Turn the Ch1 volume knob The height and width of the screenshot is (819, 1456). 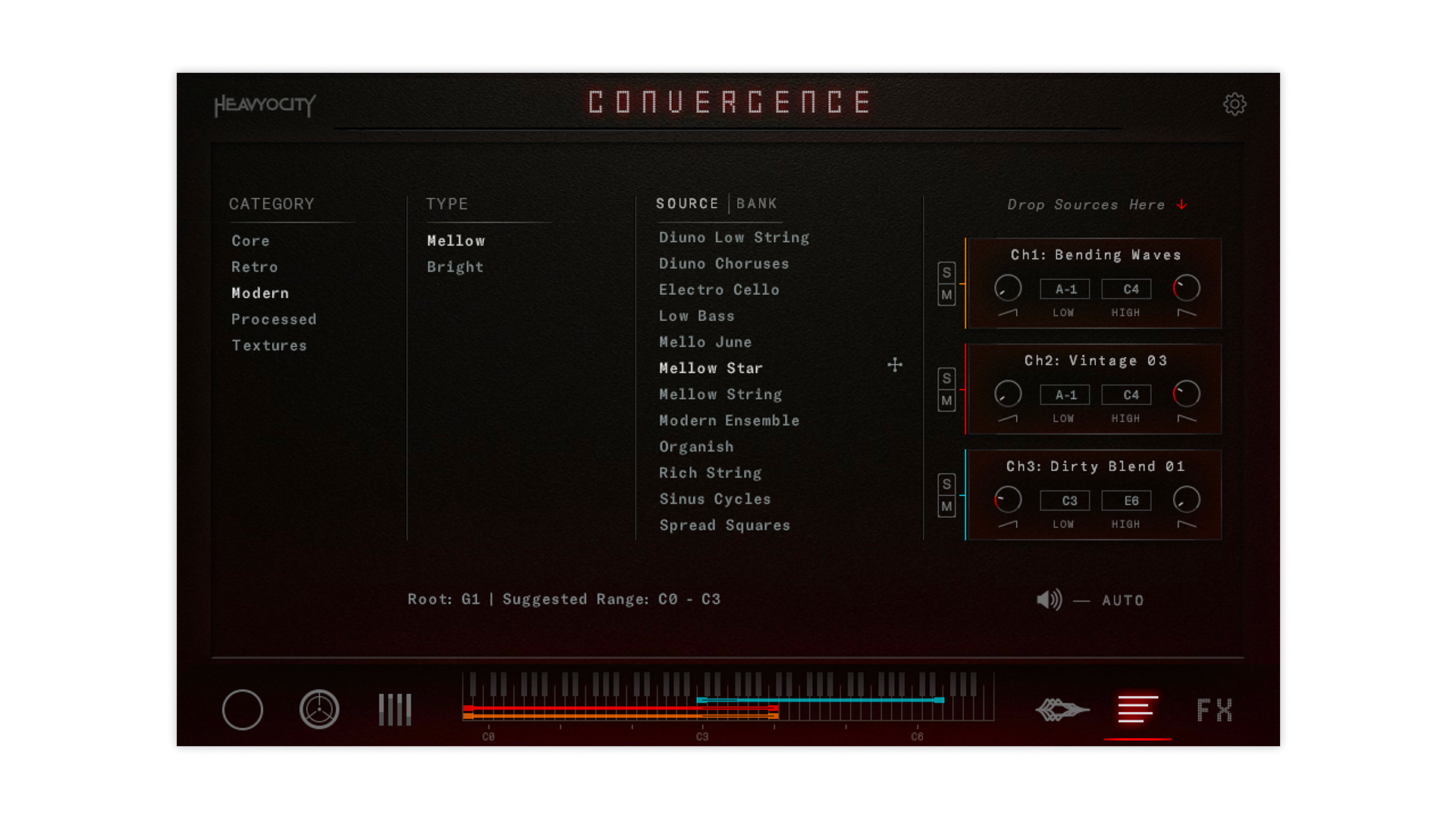pos(1009,288)
